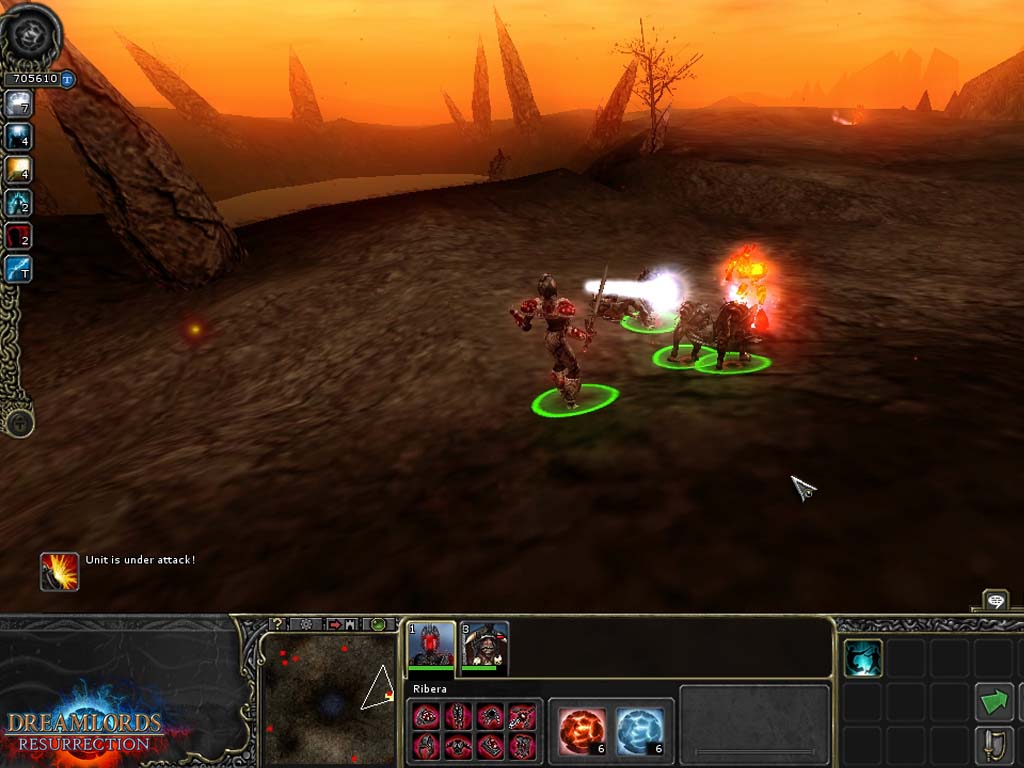Open the chat speech bubble button
The height and width of the screenshot is (768, 1024).
point(996,601)
